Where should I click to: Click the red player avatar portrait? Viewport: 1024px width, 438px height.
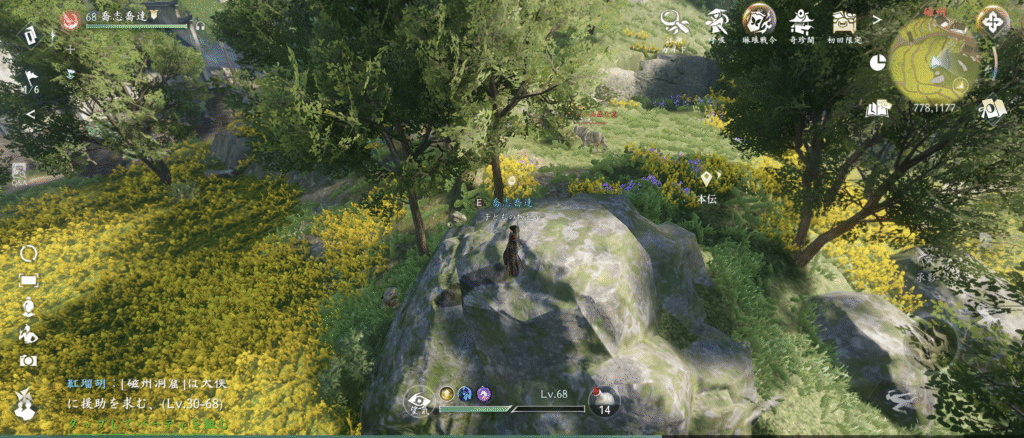[x=71, y=18]
